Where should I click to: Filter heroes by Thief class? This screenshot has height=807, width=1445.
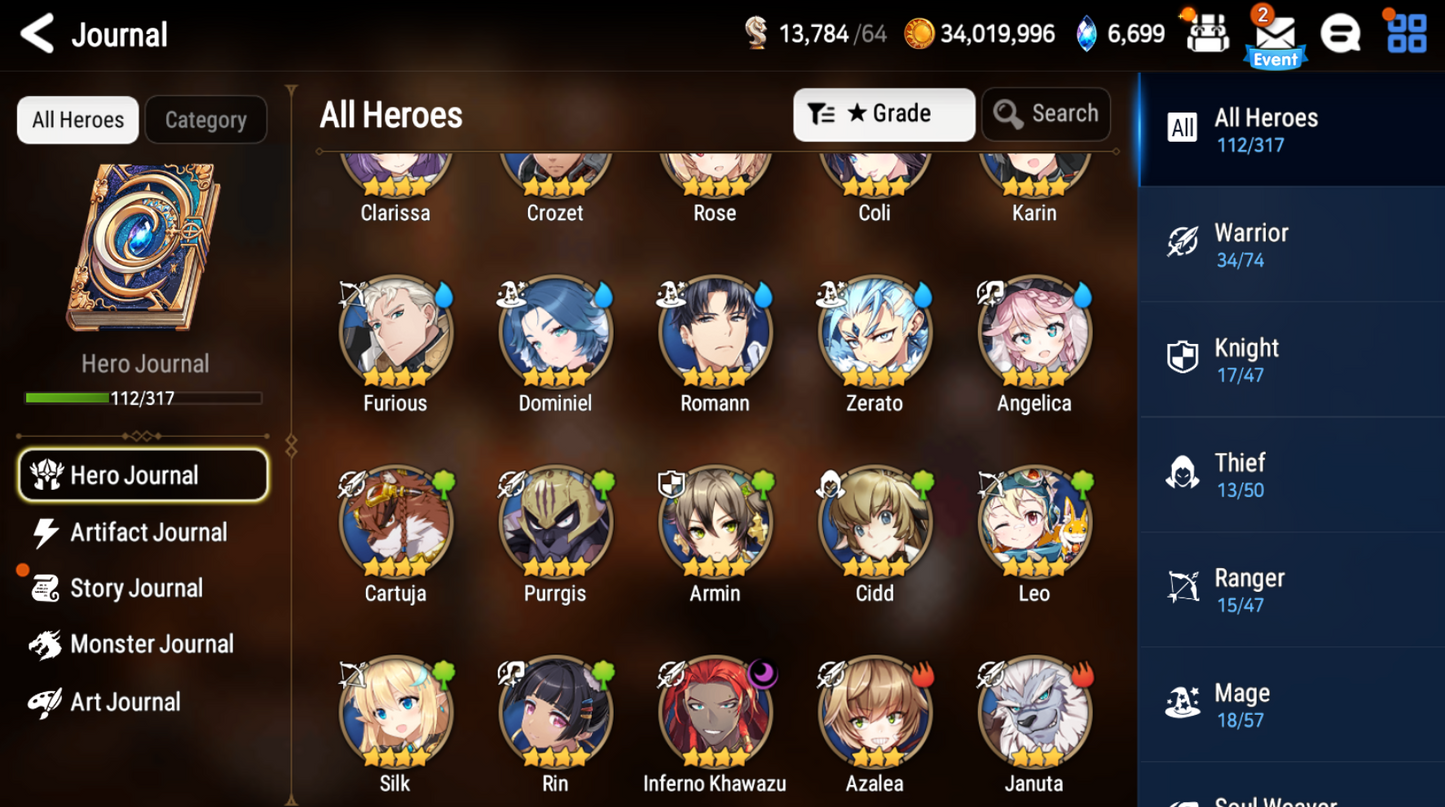point(1290,474)
